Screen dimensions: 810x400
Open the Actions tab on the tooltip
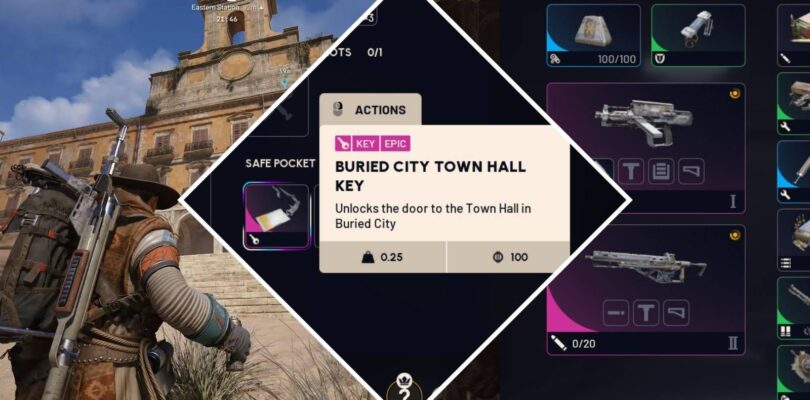tap(370, 110)
